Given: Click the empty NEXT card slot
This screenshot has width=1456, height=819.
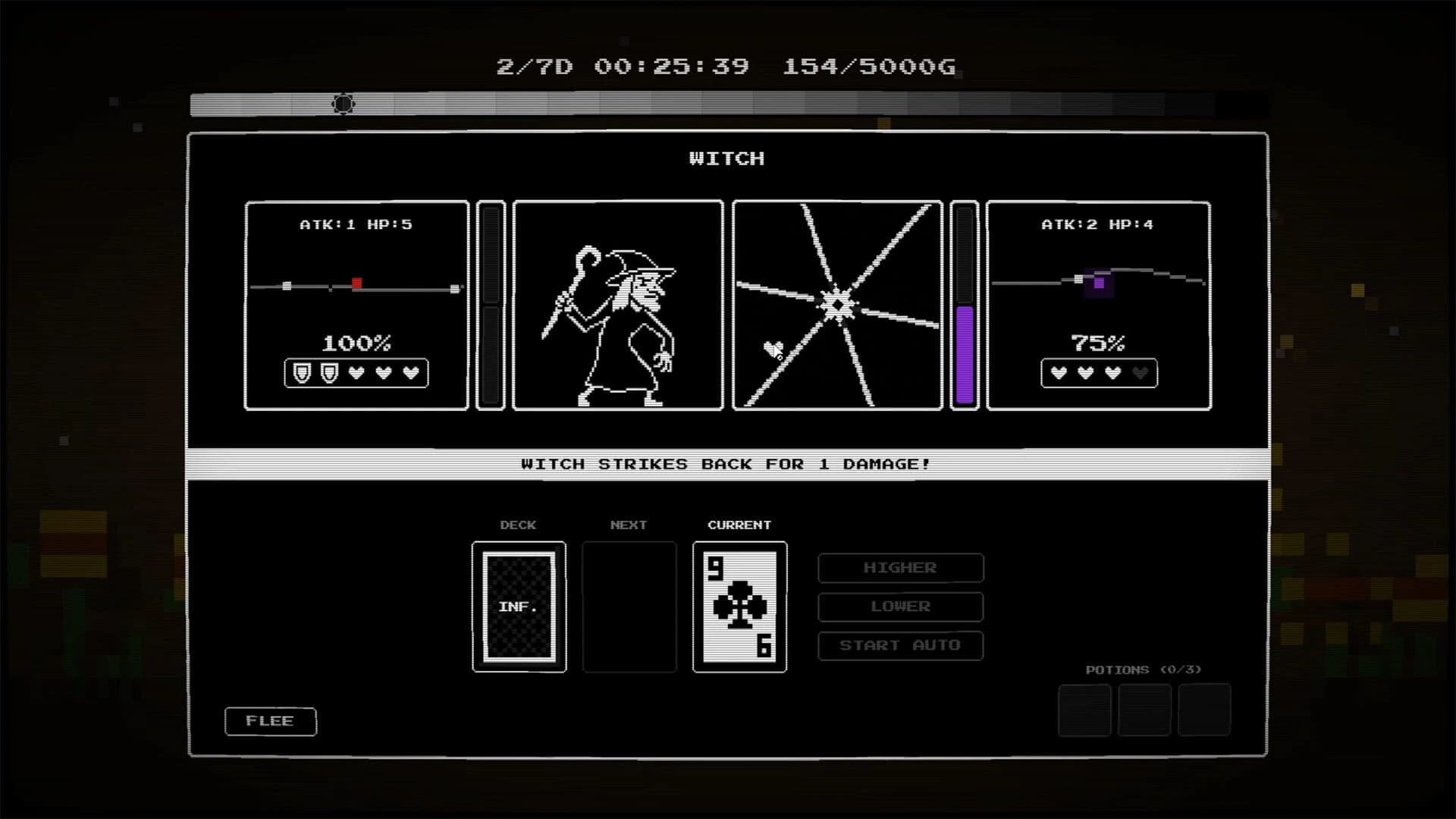Looking at the screenshot, I should point(629,607).
